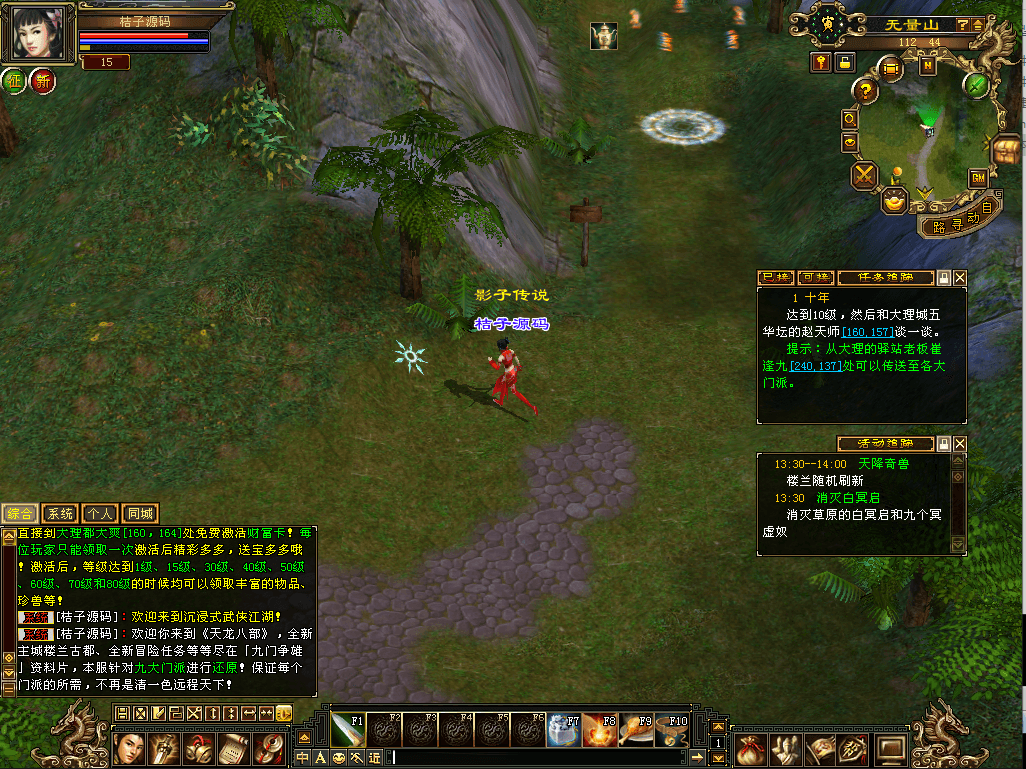Click the green 征 round button
1026x769 pixels.
(x=14, y=80)
